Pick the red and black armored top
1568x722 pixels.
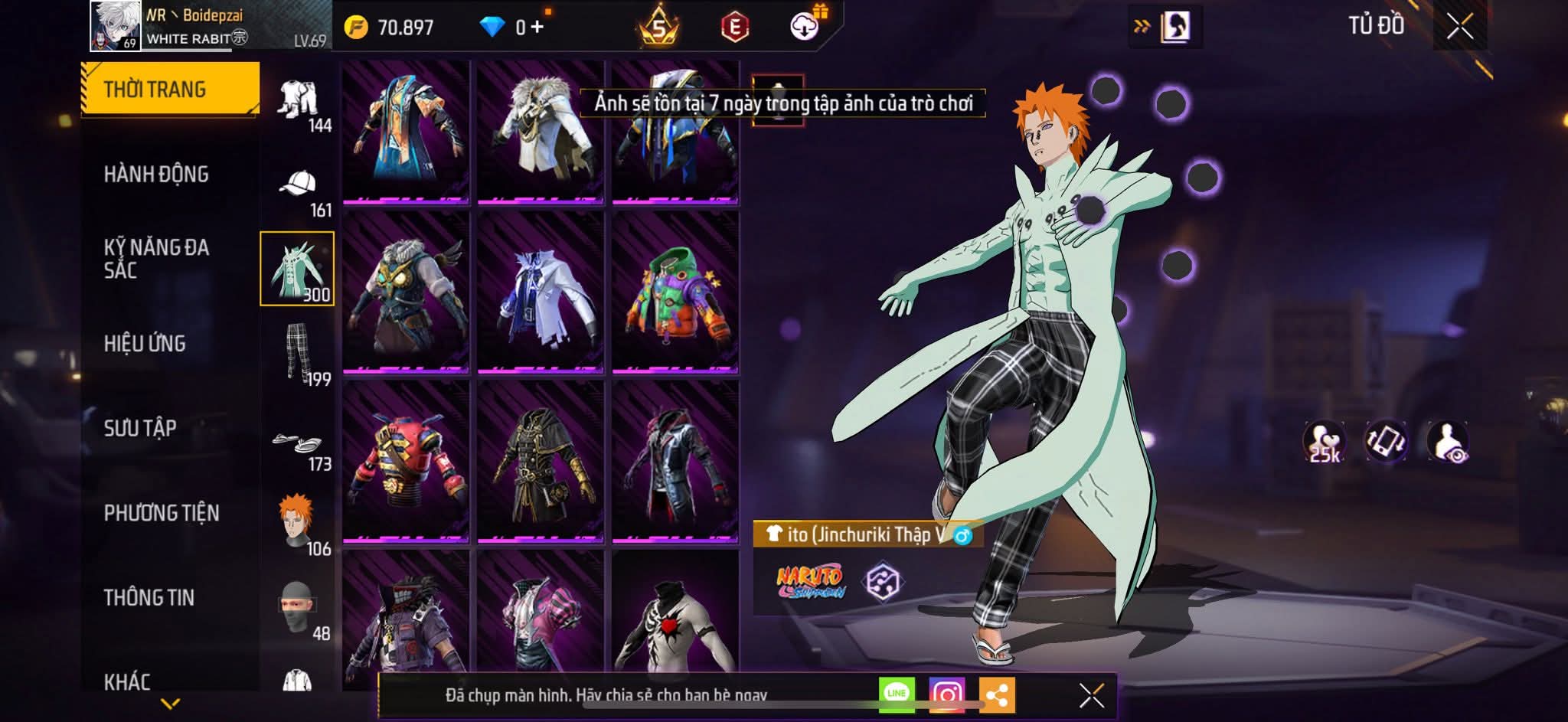click(406, 461)
